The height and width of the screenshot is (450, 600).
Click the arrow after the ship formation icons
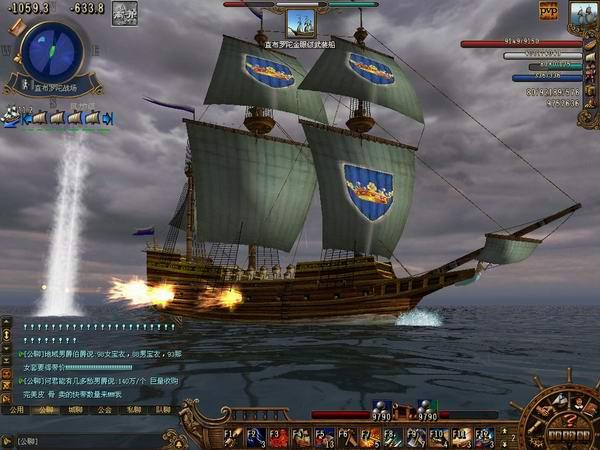[x=108, y=119]
